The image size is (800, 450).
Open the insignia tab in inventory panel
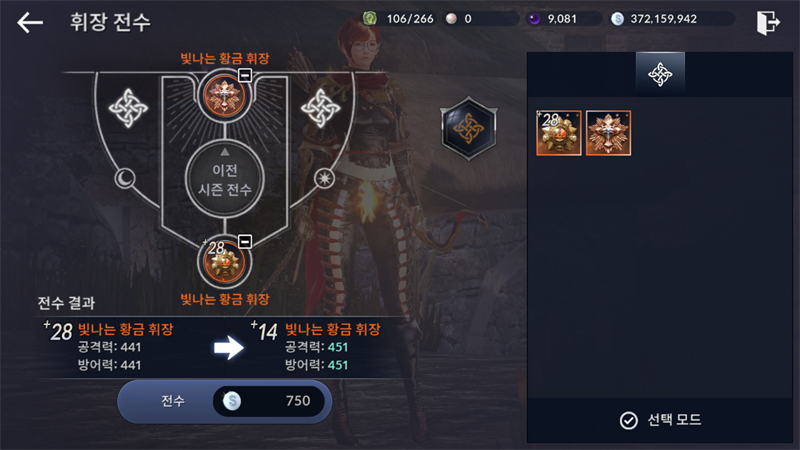660,73
